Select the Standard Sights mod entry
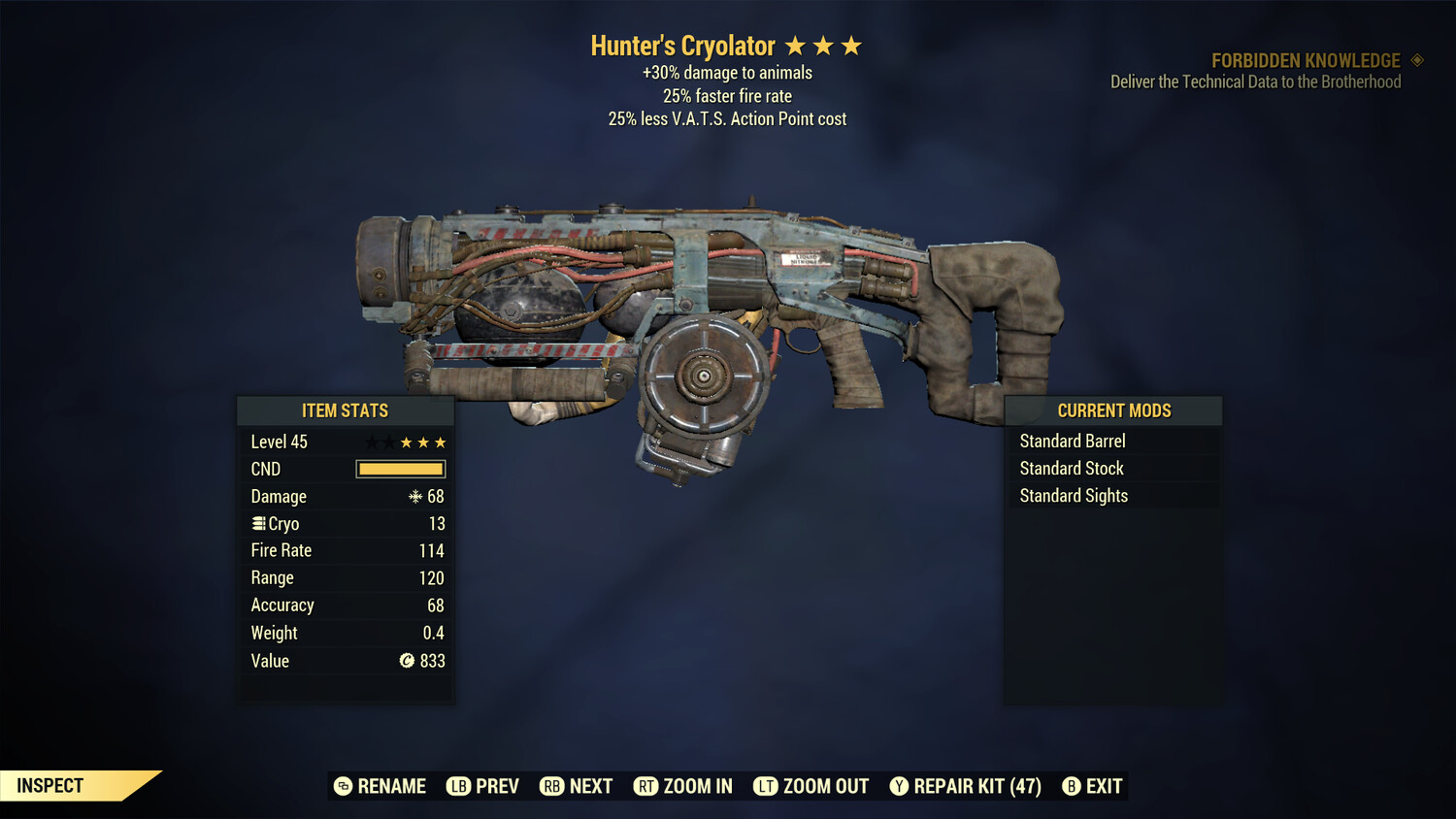This screenshot has height=819, width=1456. pyautogui.click(x=1074, y=495)
